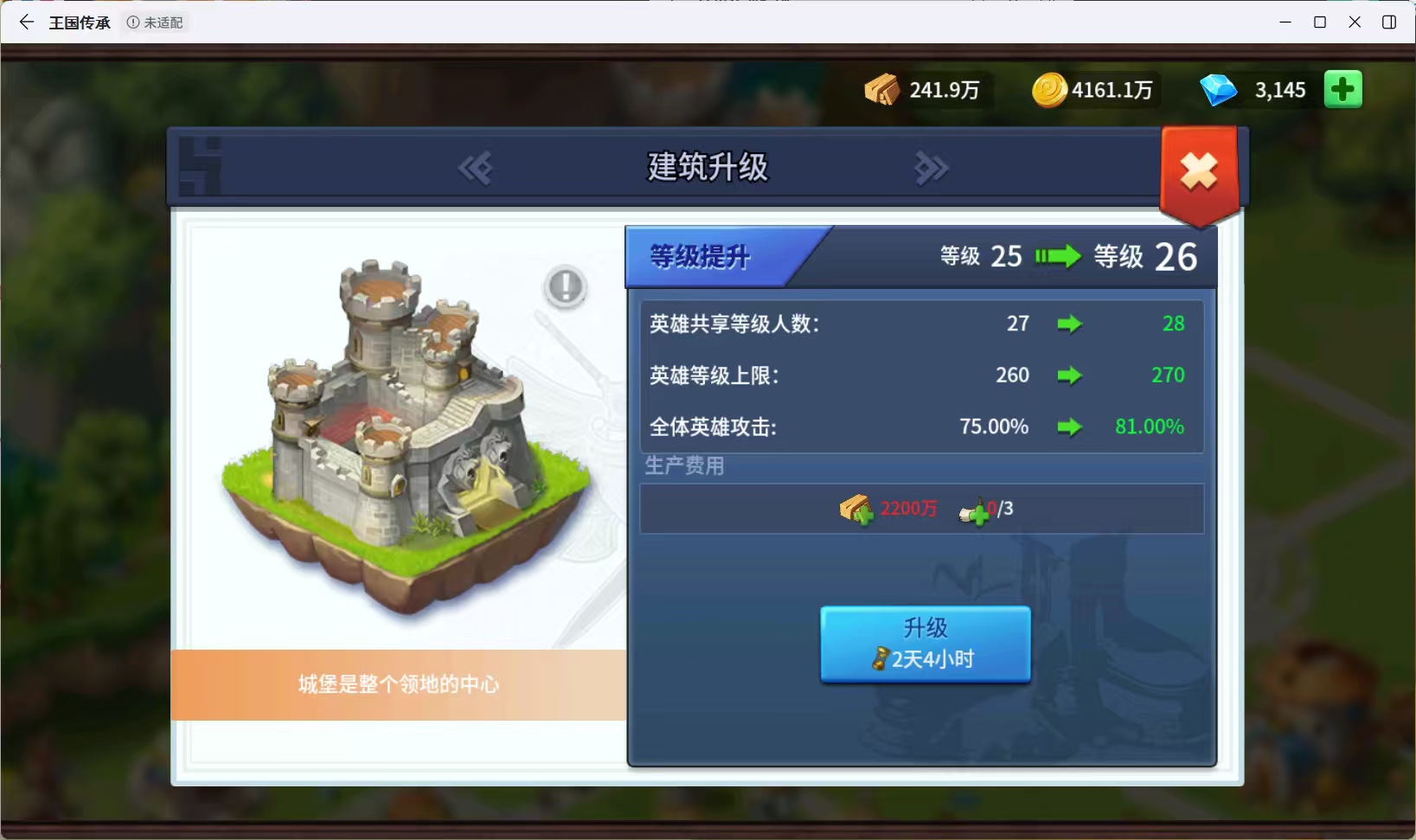Viewport: 1416px width, 840px height.
Task: Click the back arrow in the title bar
Action: (x=25, y=22)
